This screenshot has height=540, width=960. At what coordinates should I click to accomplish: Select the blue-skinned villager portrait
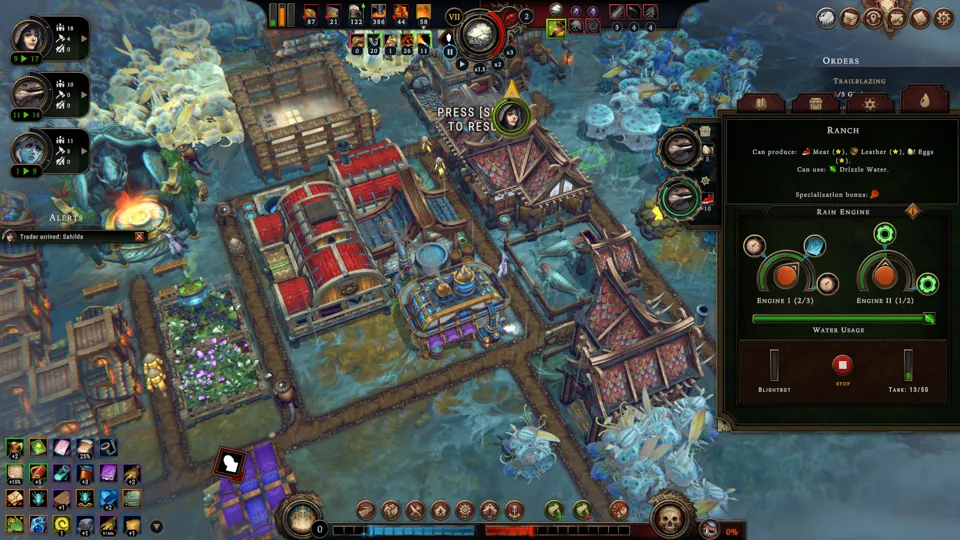coord(28,150)
